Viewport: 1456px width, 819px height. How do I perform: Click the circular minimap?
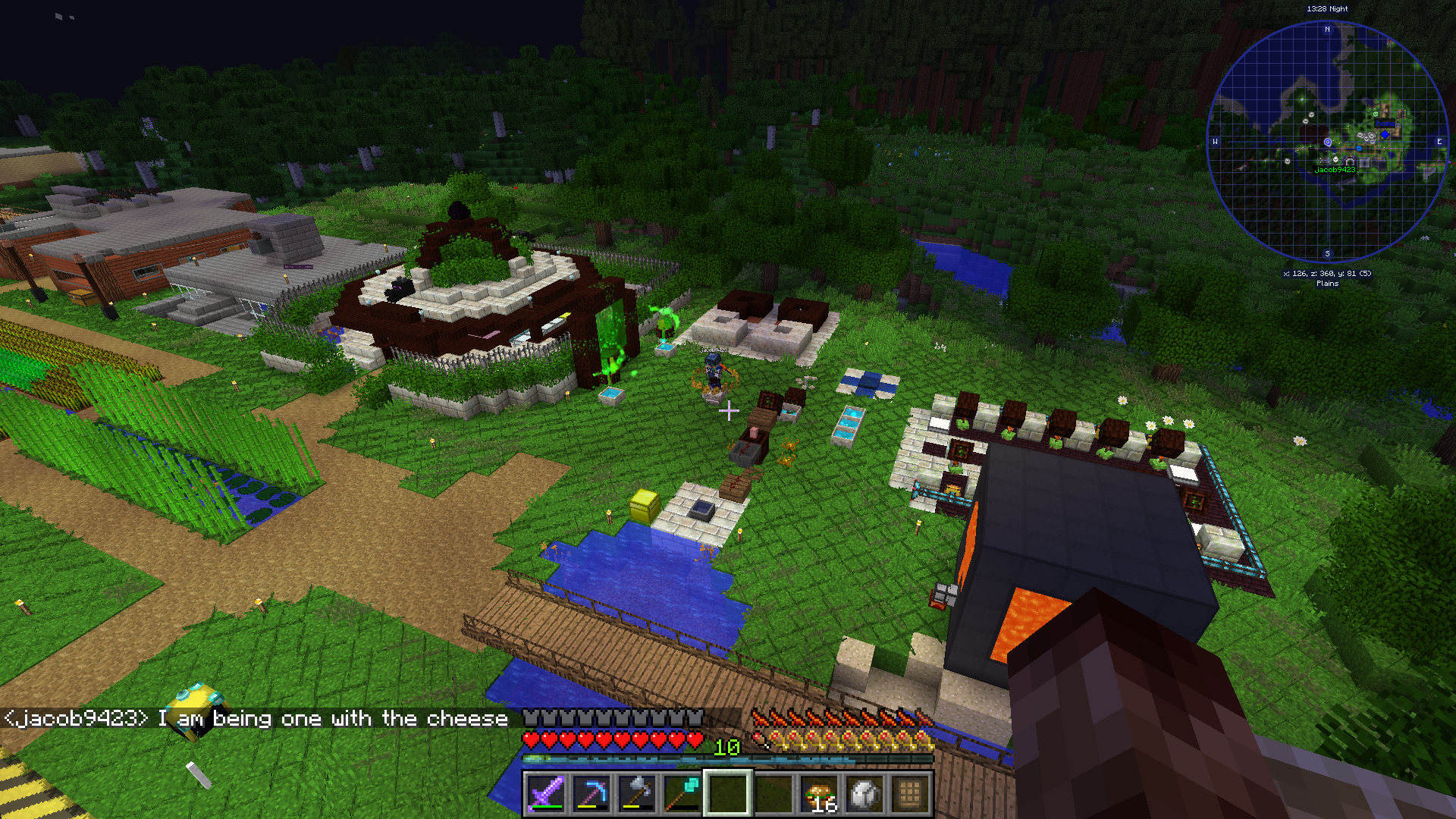[1327, 142]
